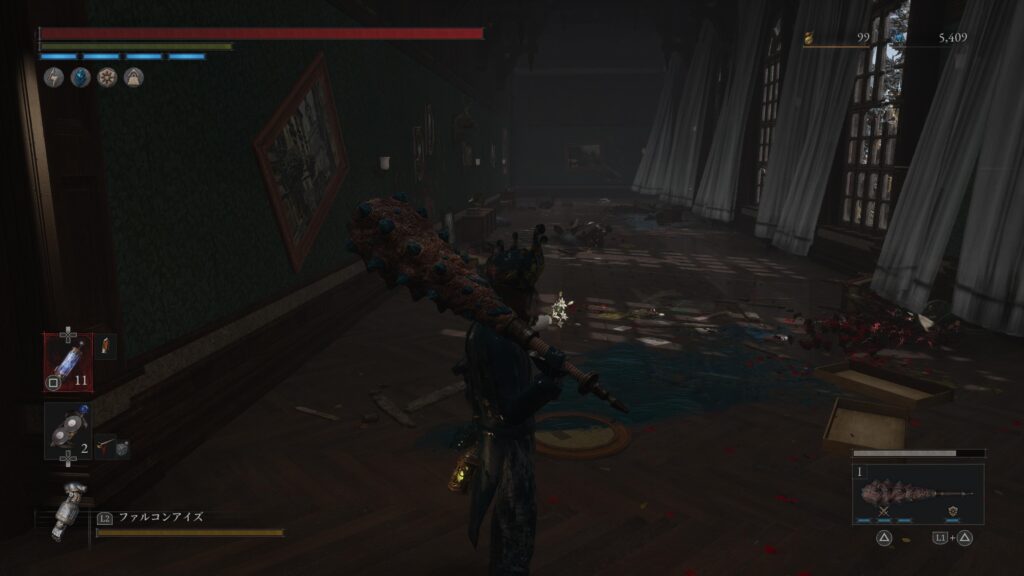Click the grey cube item in lower belt

point(121,449)
